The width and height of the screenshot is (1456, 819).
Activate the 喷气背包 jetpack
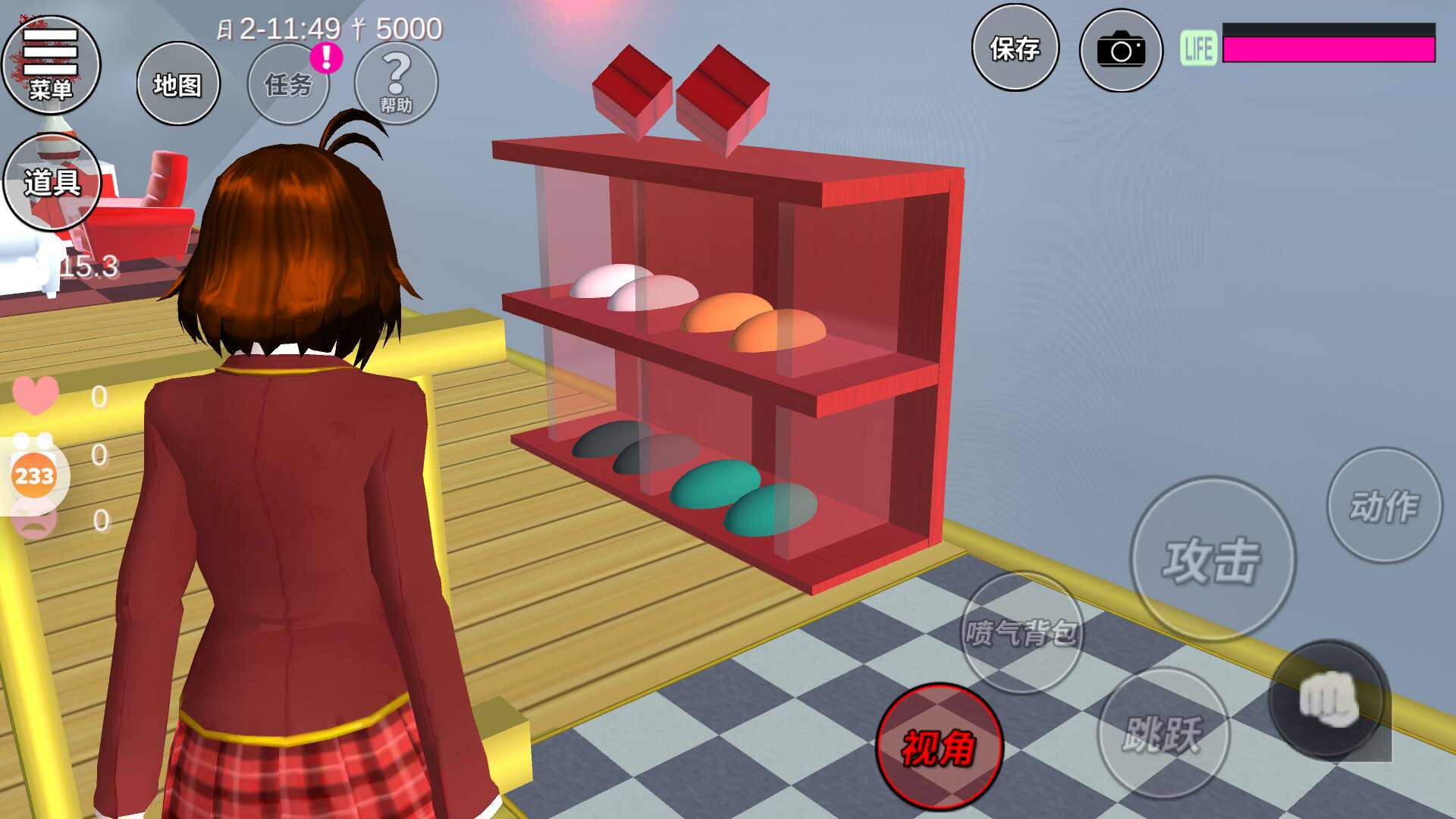1021,632
